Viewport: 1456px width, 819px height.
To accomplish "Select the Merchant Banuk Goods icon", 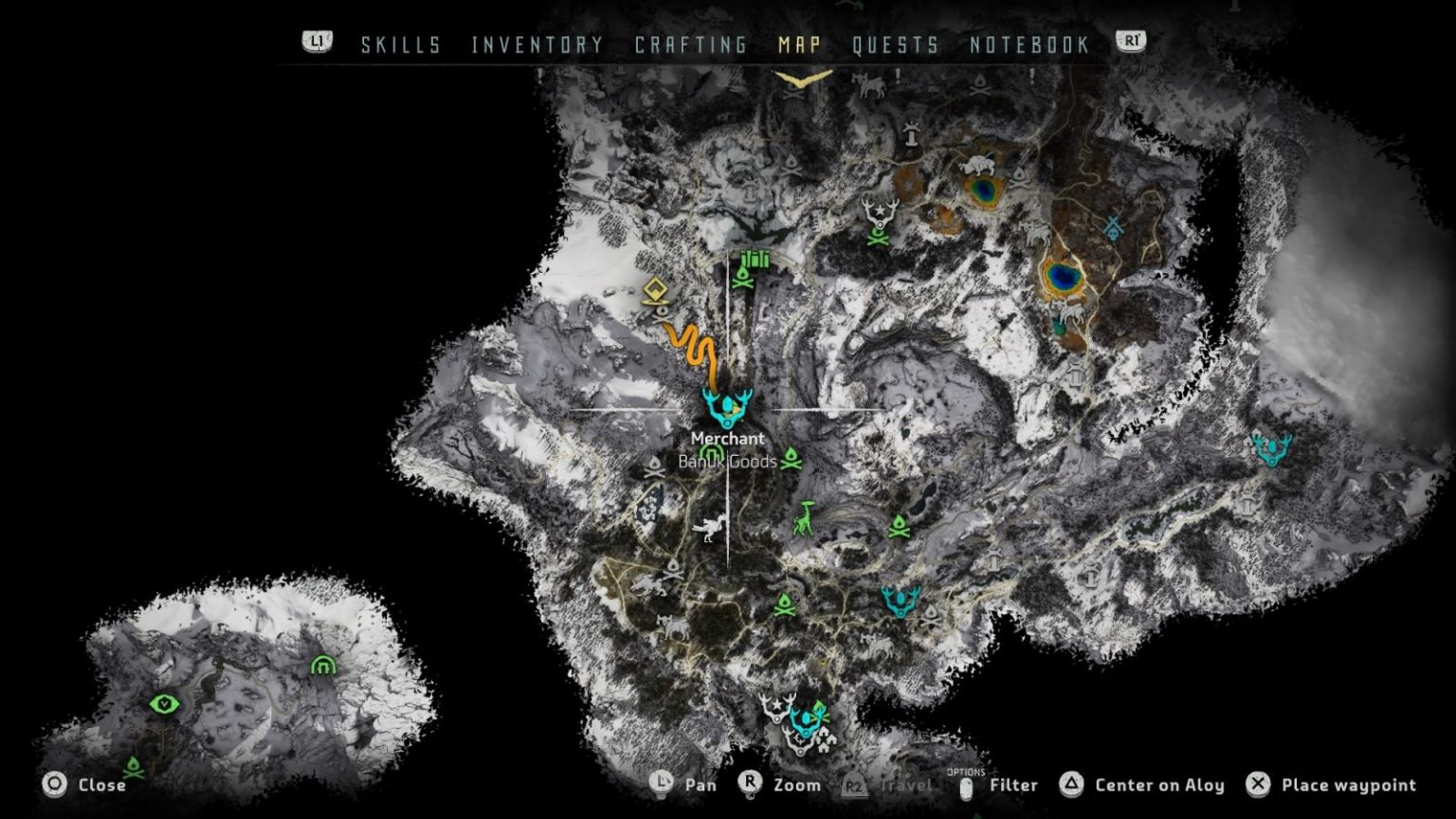I will 728,409.
